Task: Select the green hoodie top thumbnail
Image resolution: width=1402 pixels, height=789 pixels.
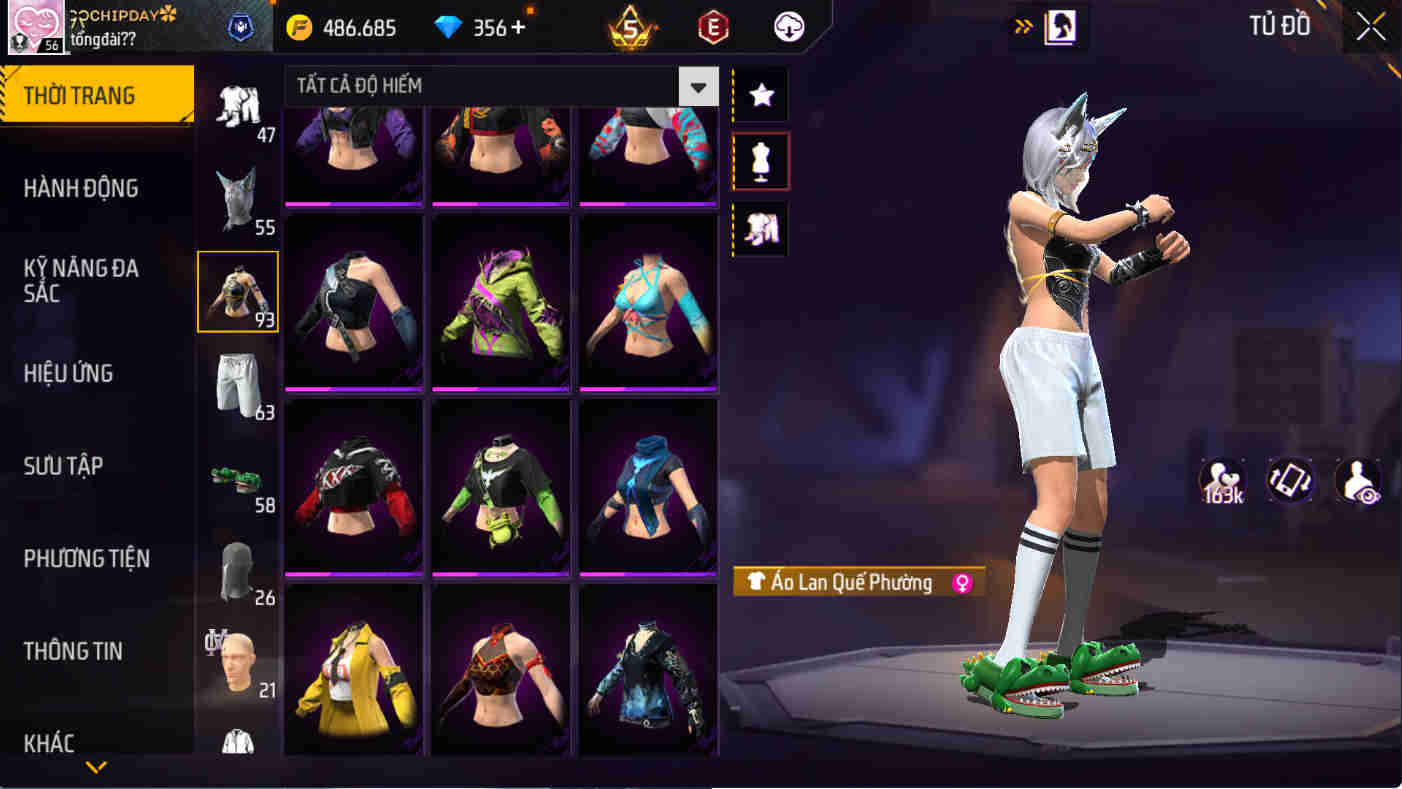Action: [500, 300]
